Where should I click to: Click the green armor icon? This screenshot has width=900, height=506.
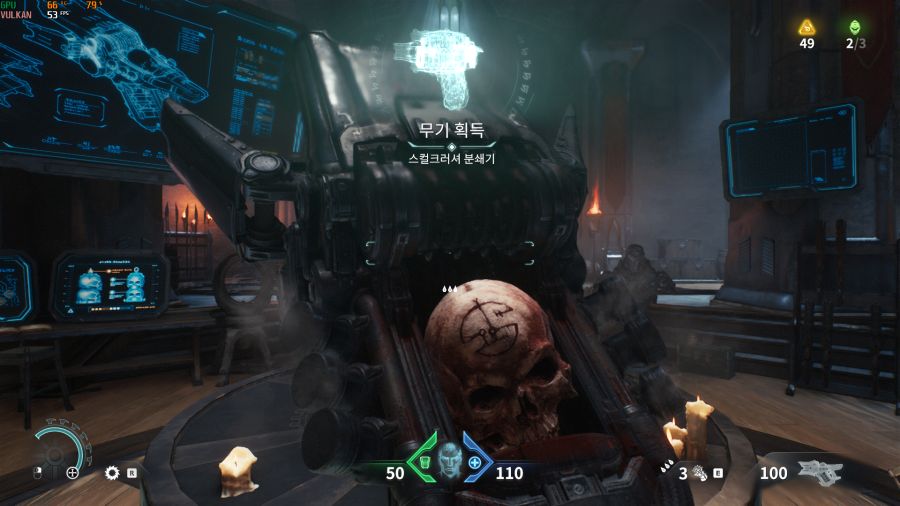[423, 463]
